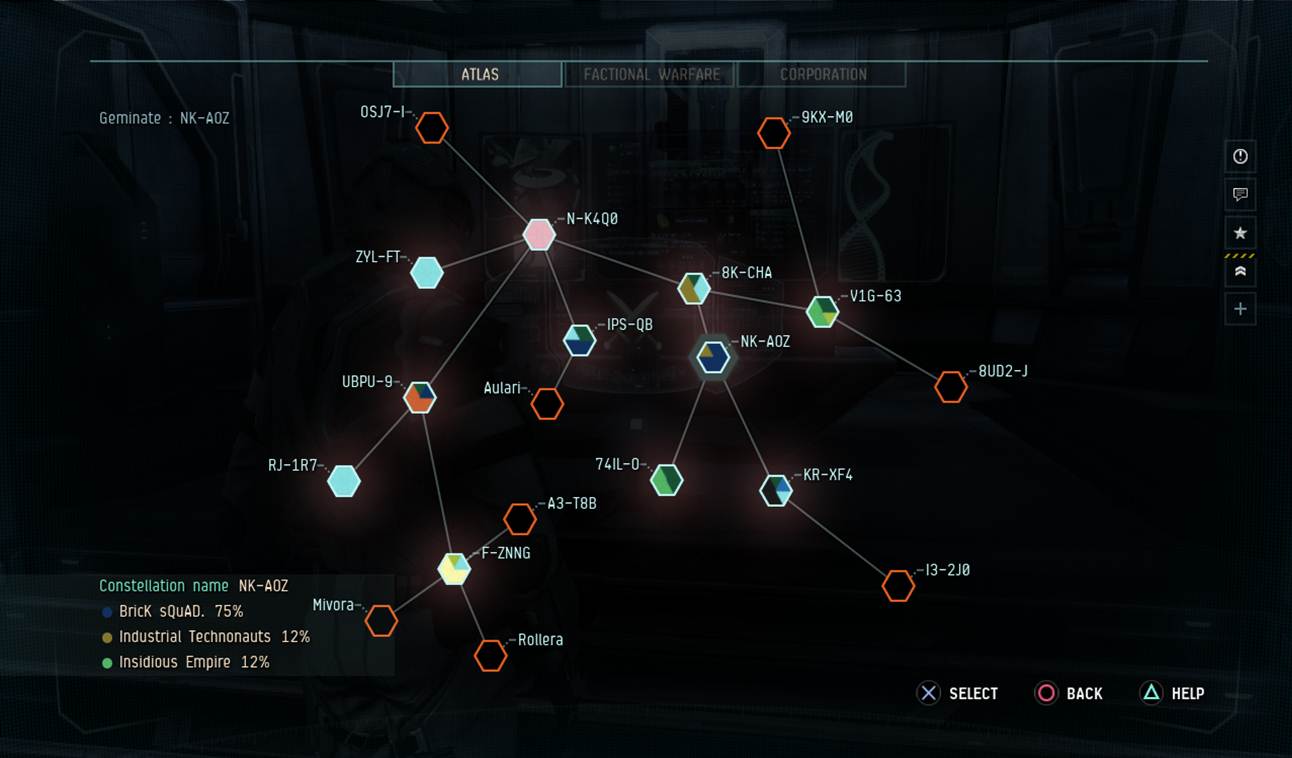Select the NK-AOZ system hexagon

click(x=712, y=357)
